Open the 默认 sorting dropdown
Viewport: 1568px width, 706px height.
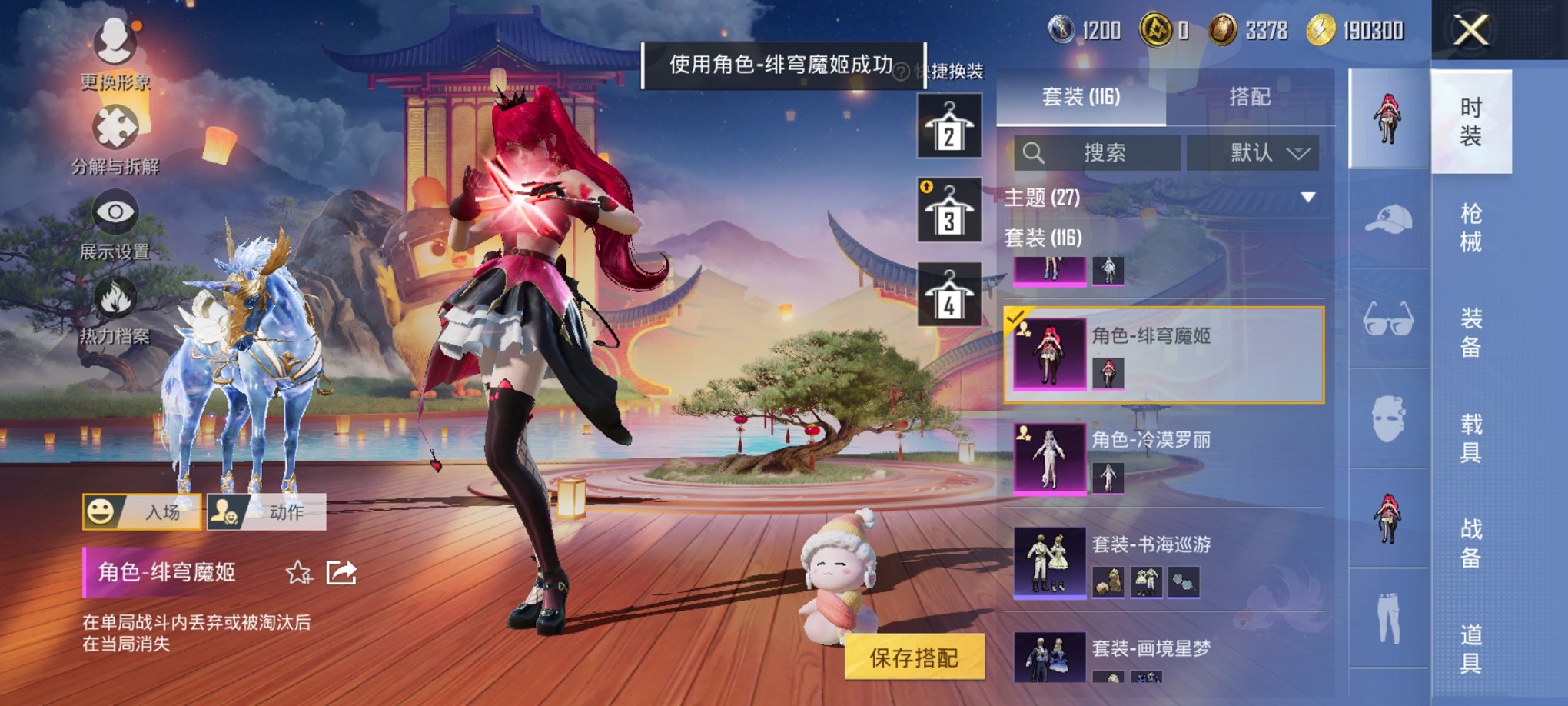pyautogui.click(x=1257, y=152)
